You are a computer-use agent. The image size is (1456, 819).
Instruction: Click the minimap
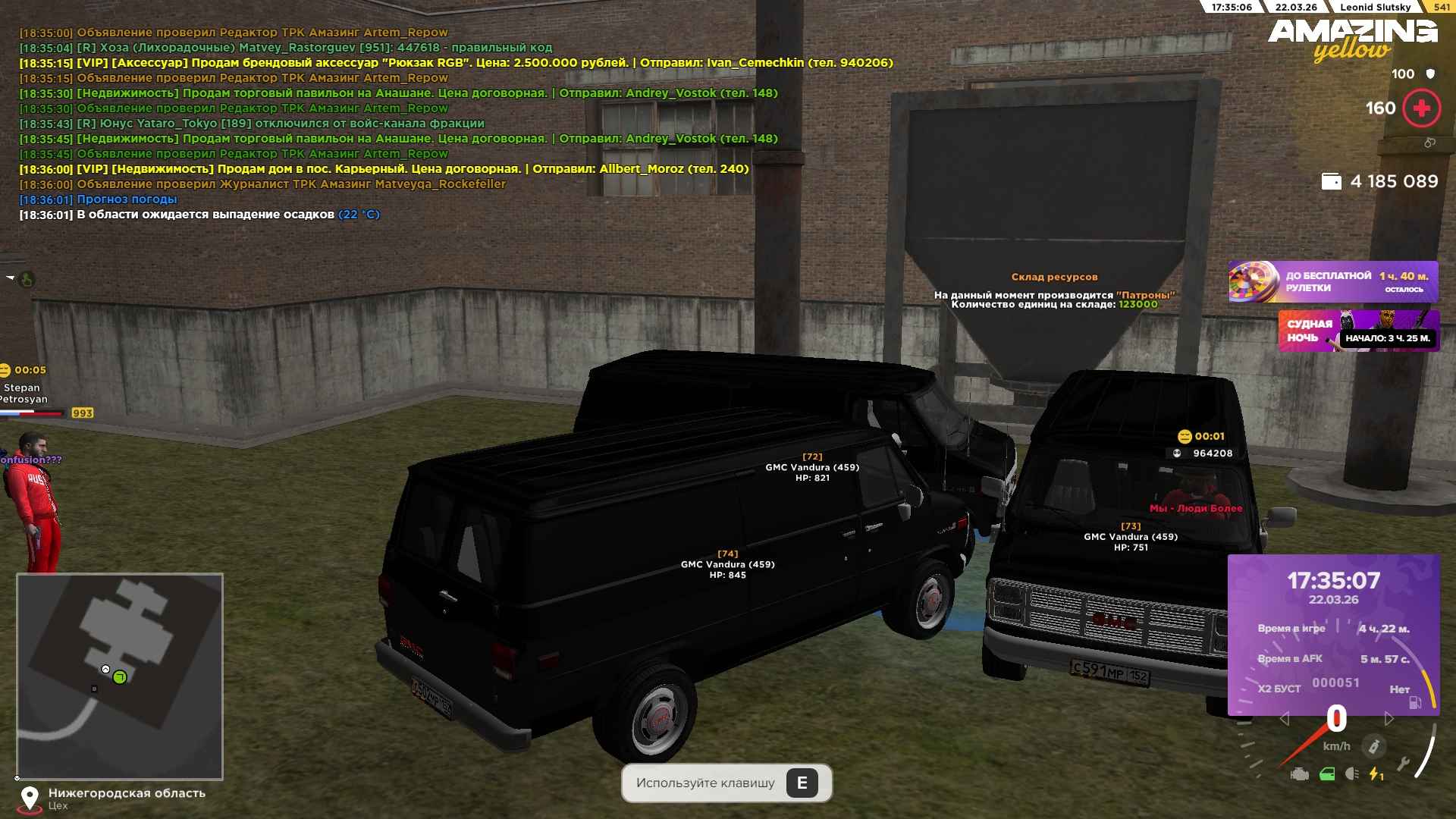pyautogui.click(x=120, y=676)
